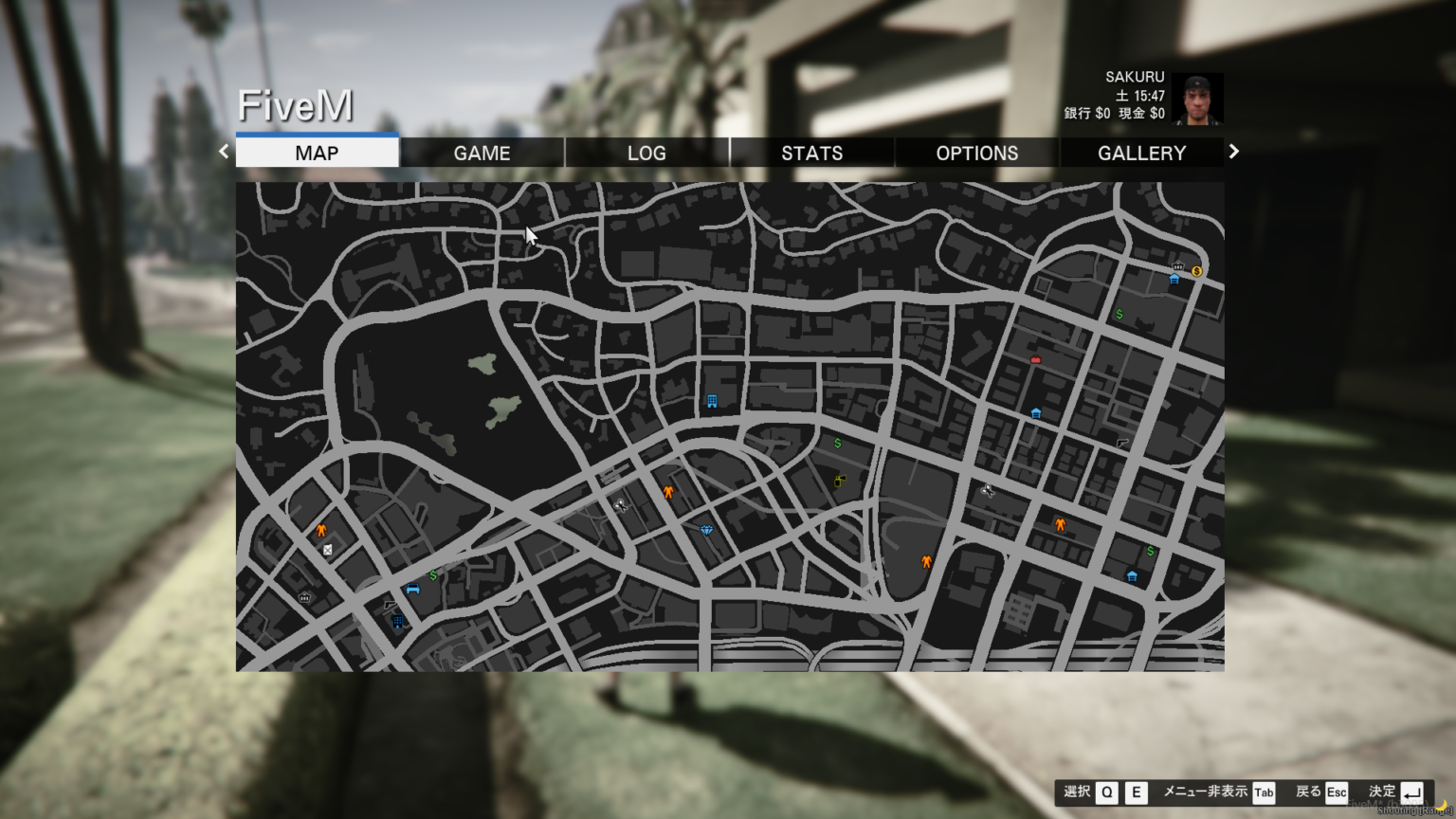Expand the right tab navigation arrow
The height and width of the screenshot is (819, 1456).
pos(1233,151)
